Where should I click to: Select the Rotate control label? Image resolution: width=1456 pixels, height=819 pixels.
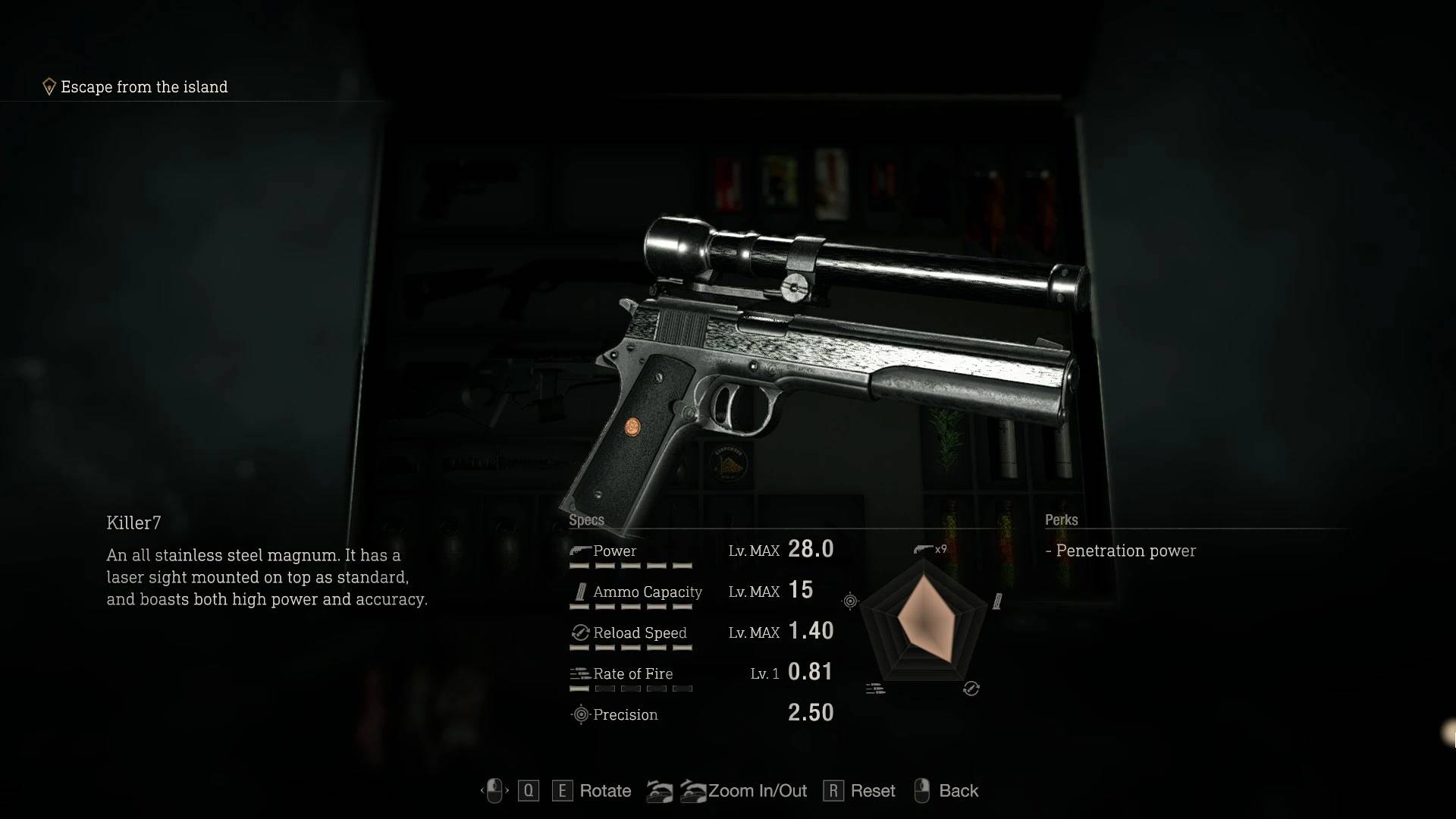click(x=604, y=791)
